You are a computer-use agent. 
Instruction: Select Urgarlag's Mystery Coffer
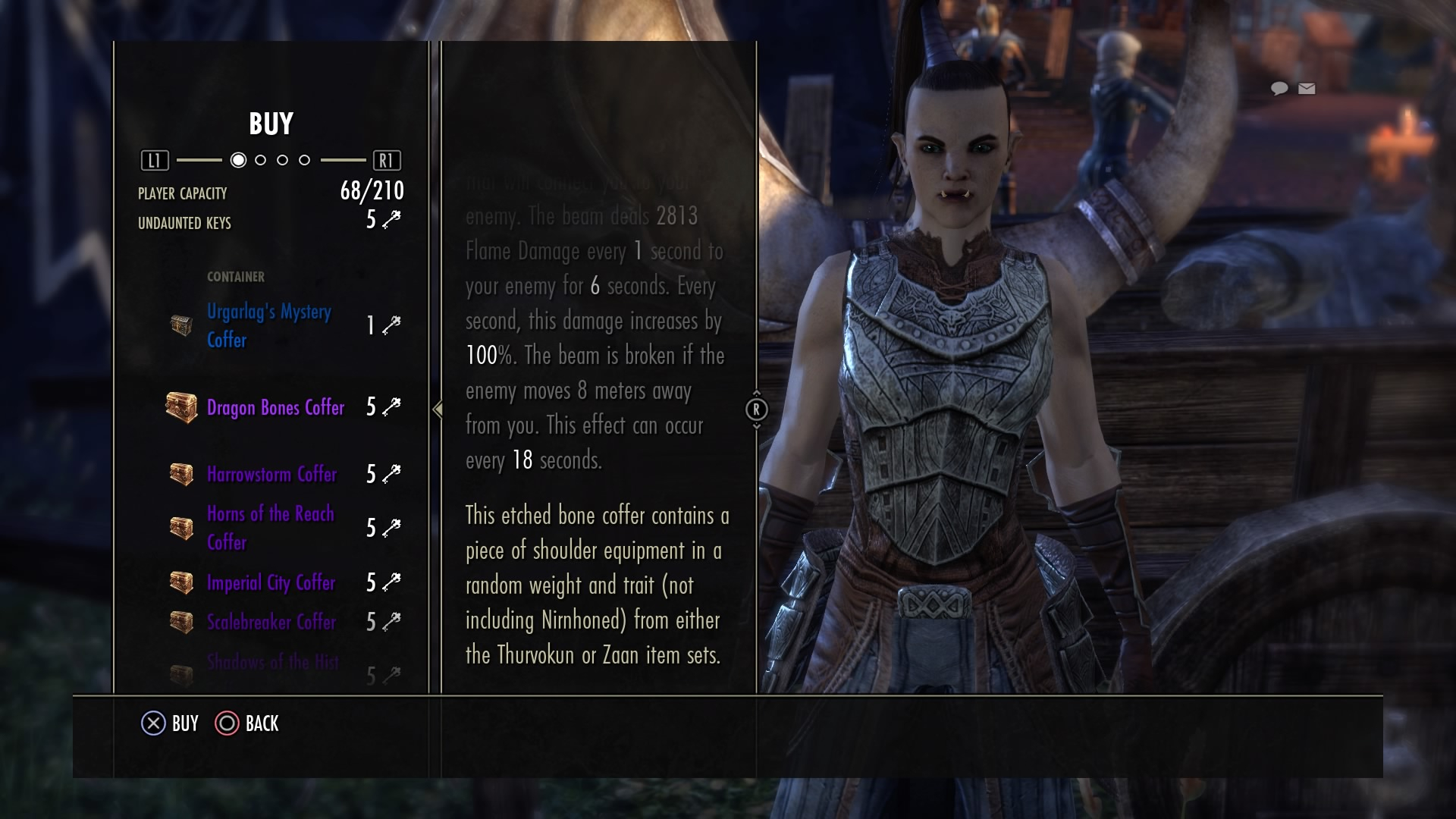269,325
